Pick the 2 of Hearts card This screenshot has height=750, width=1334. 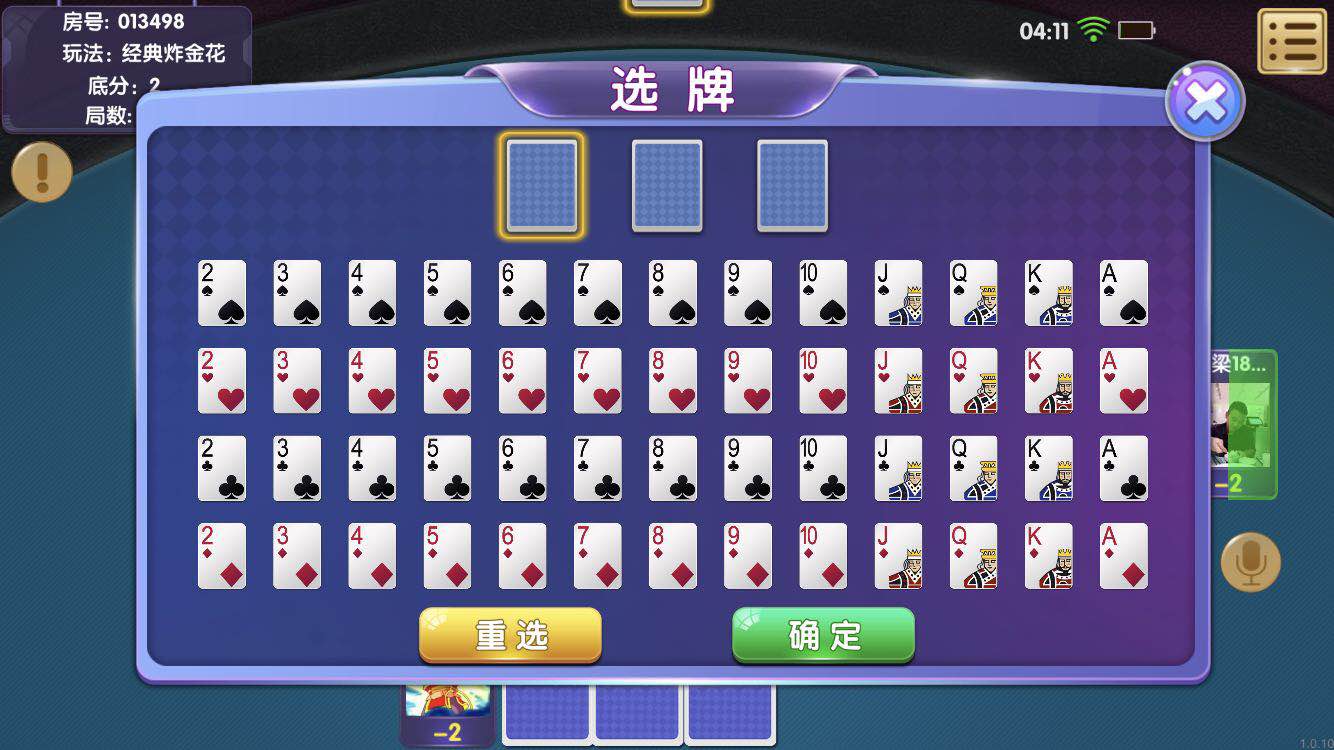tap(222, 380)
